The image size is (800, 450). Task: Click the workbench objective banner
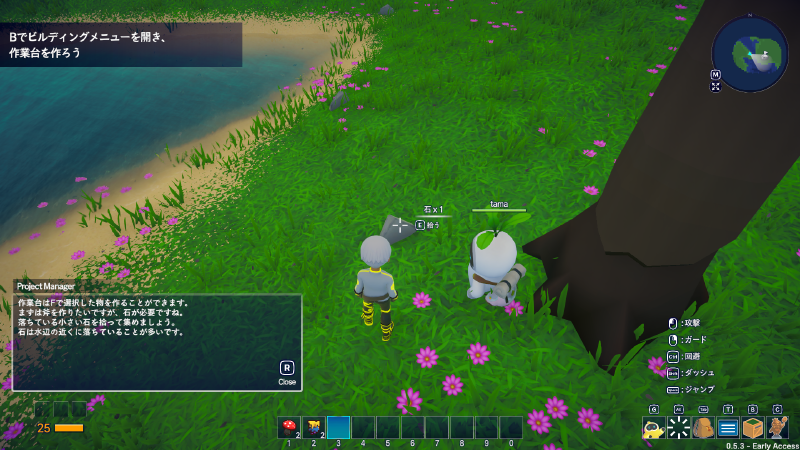[120, 45]
